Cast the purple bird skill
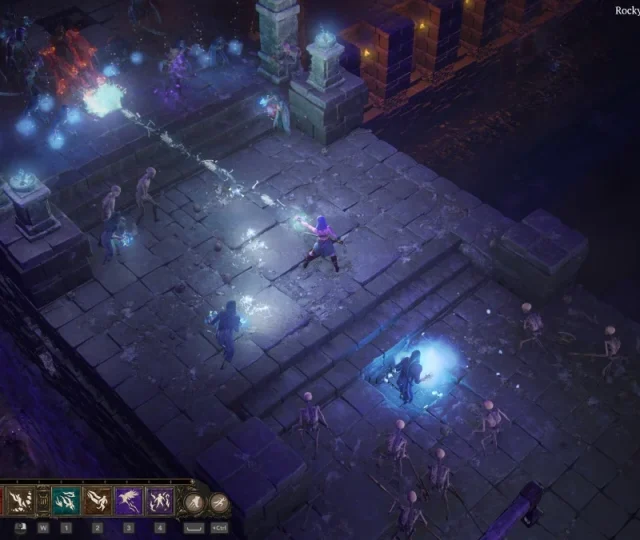This screenshot has height=540, width=640. point(129,501)
